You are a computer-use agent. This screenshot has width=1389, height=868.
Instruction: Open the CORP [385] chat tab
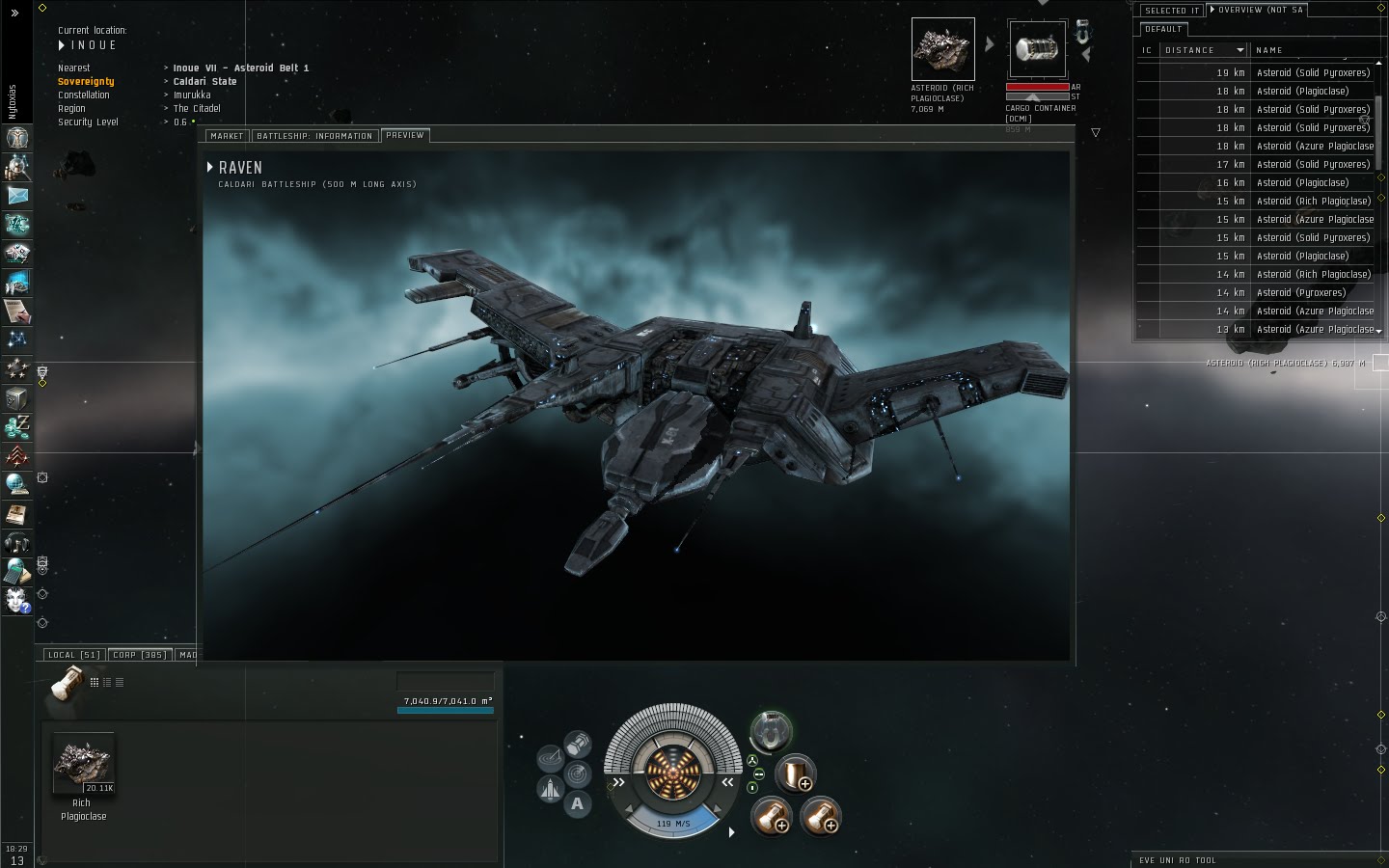click(139, 654)
